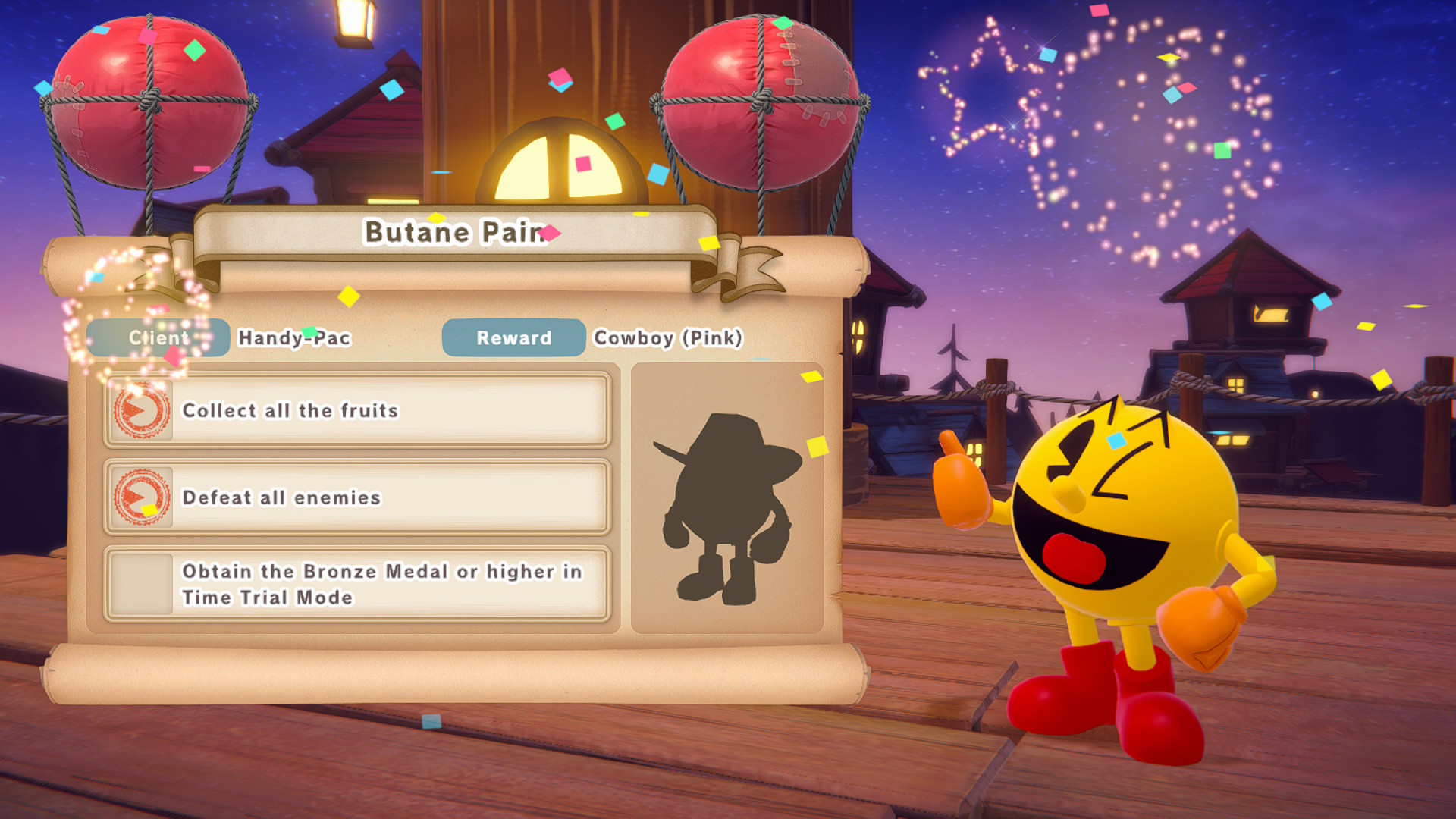Select the Defeat all enemies objective
1456x819 pixels.
tap(356, 497)
